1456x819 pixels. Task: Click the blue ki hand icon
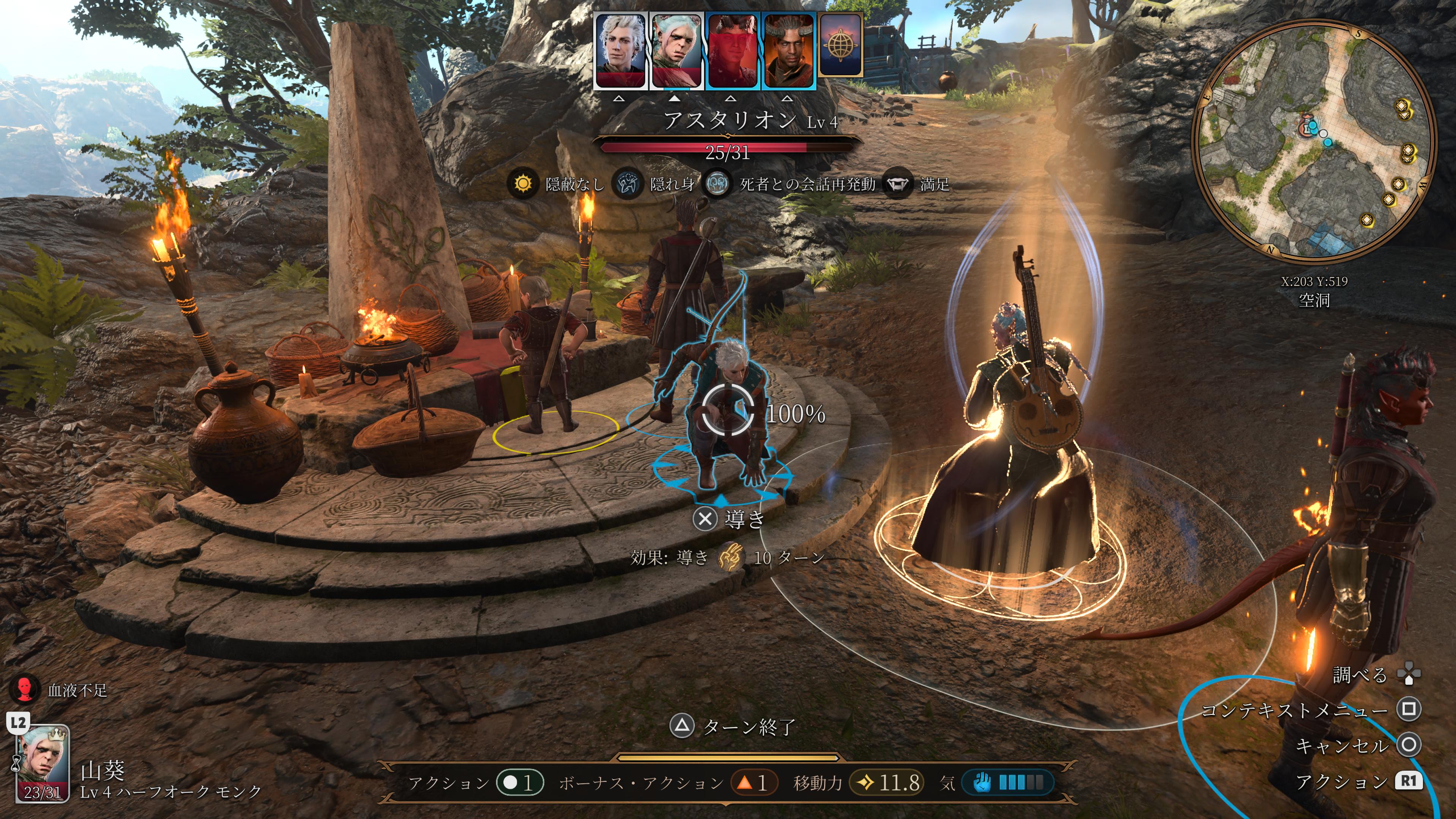[982, 782]
